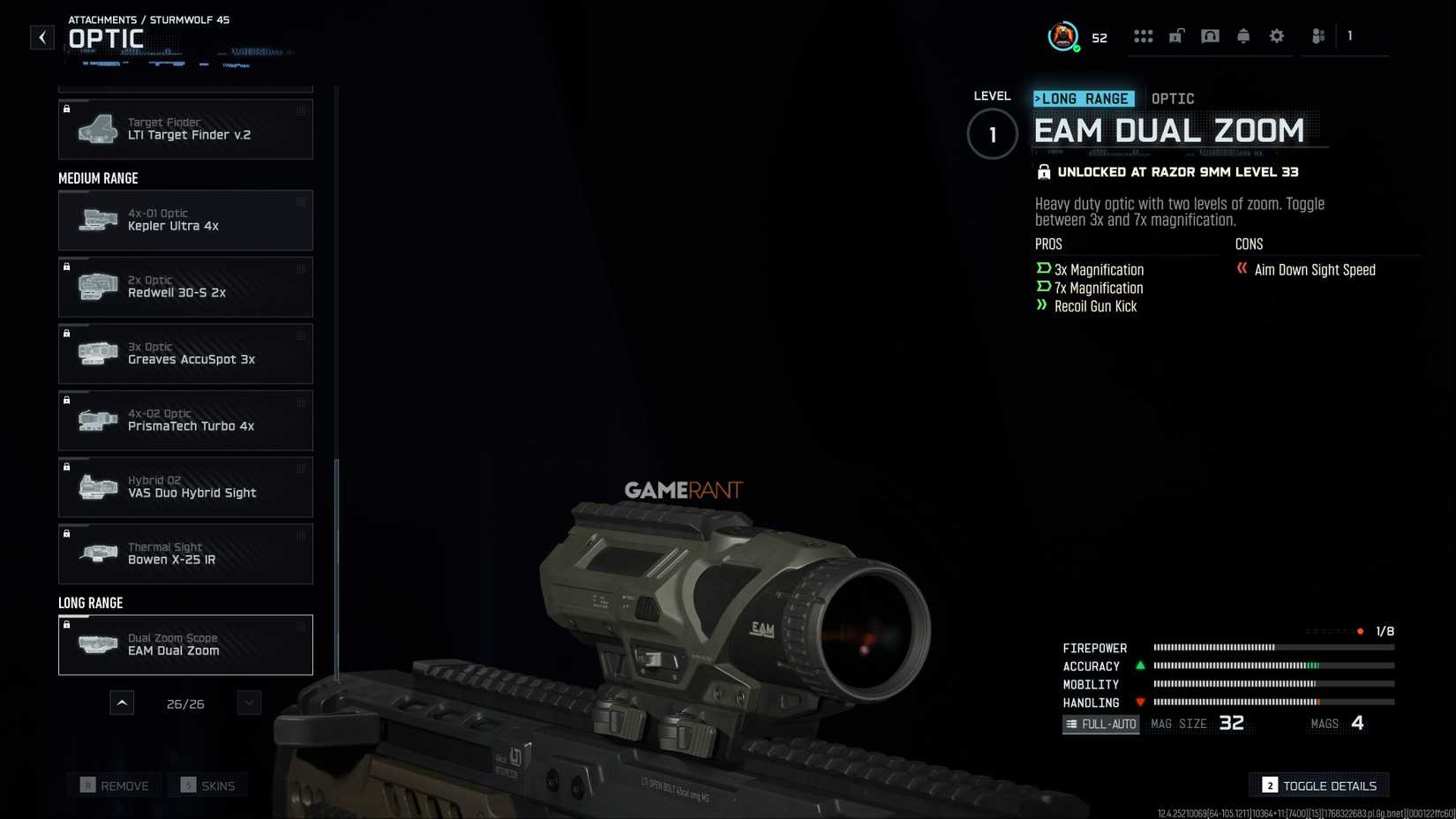Collapse the list with the up chevron
Screen dimensions: 1456x819
coord(122,703)
